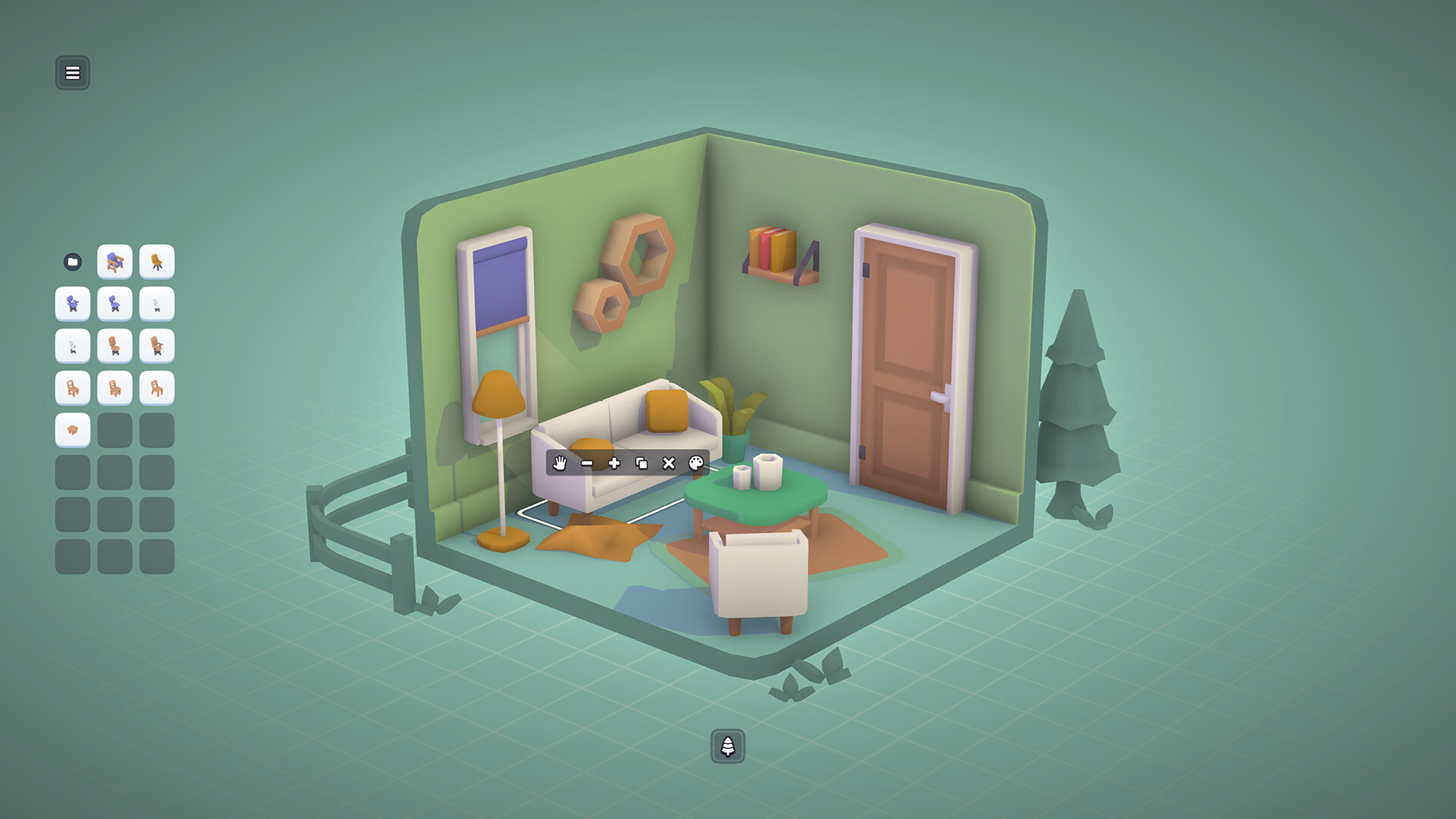Select the yellow chair thumbnail
Viewport: 1456px width, 819px height.
point(157,262)
